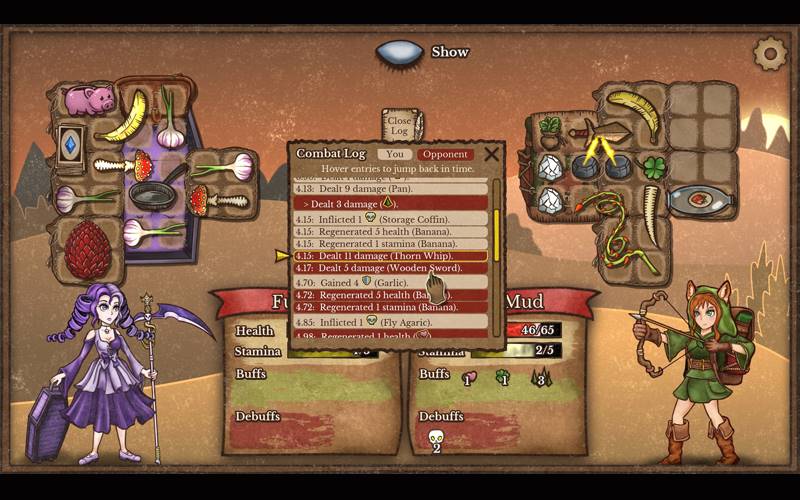
Task: Choose the Wooden Sword 5 damage entry
Action: click(391, 269)
